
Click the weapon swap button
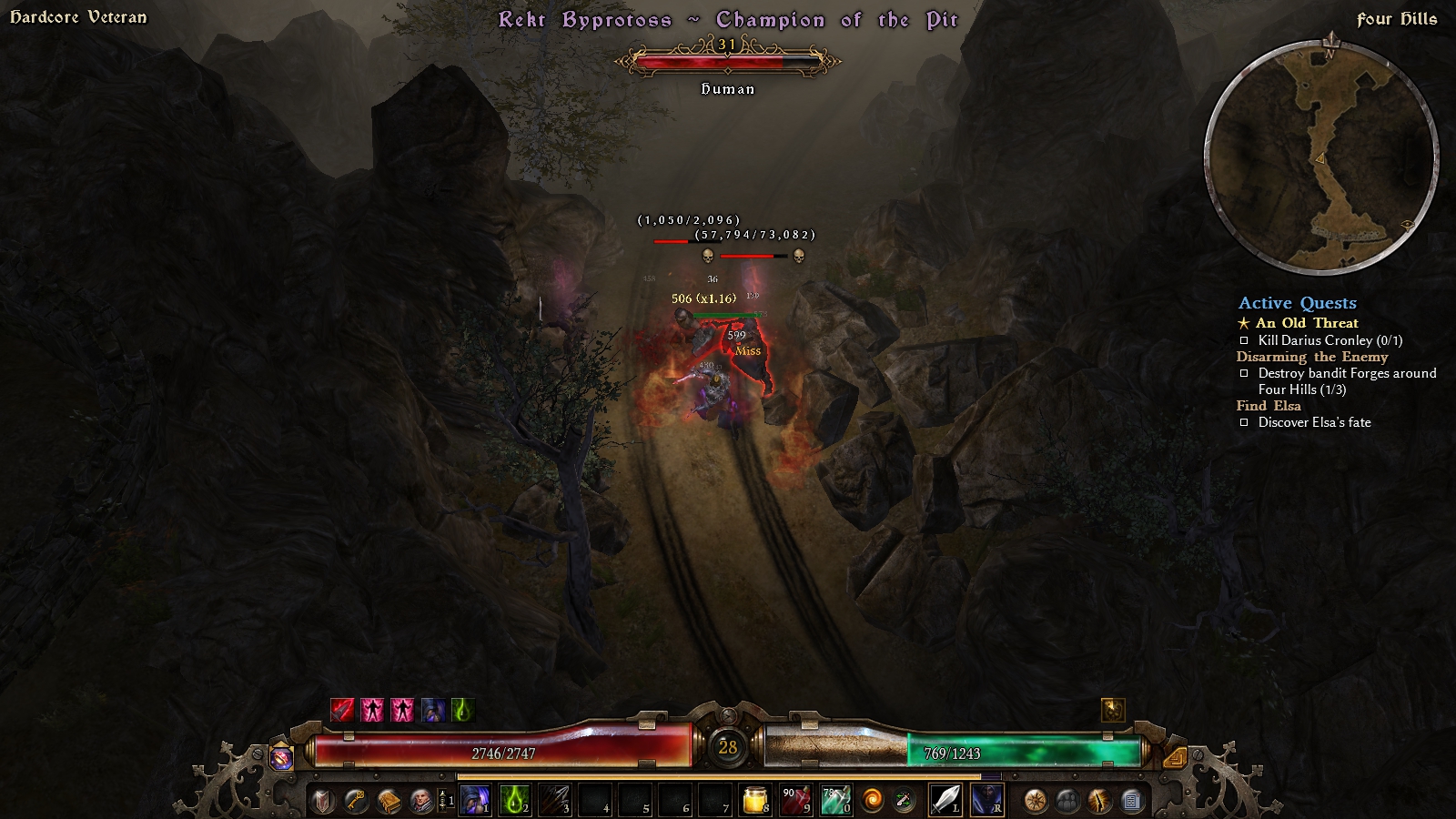coord(904,801)
